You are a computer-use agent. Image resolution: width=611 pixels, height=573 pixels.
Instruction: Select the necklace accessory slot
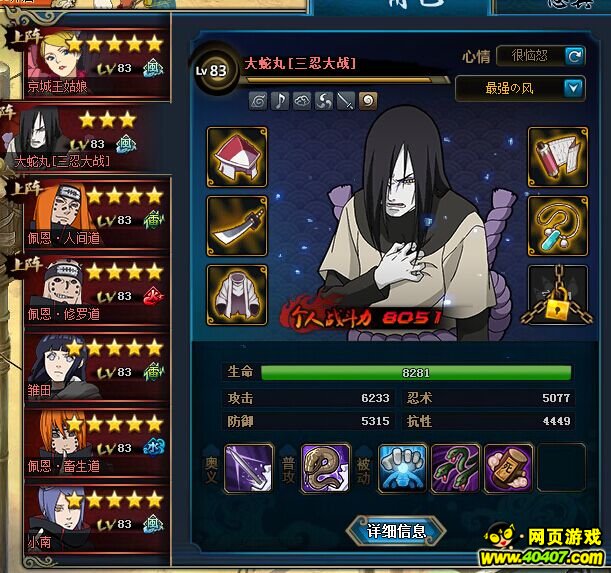click(557, 225)
